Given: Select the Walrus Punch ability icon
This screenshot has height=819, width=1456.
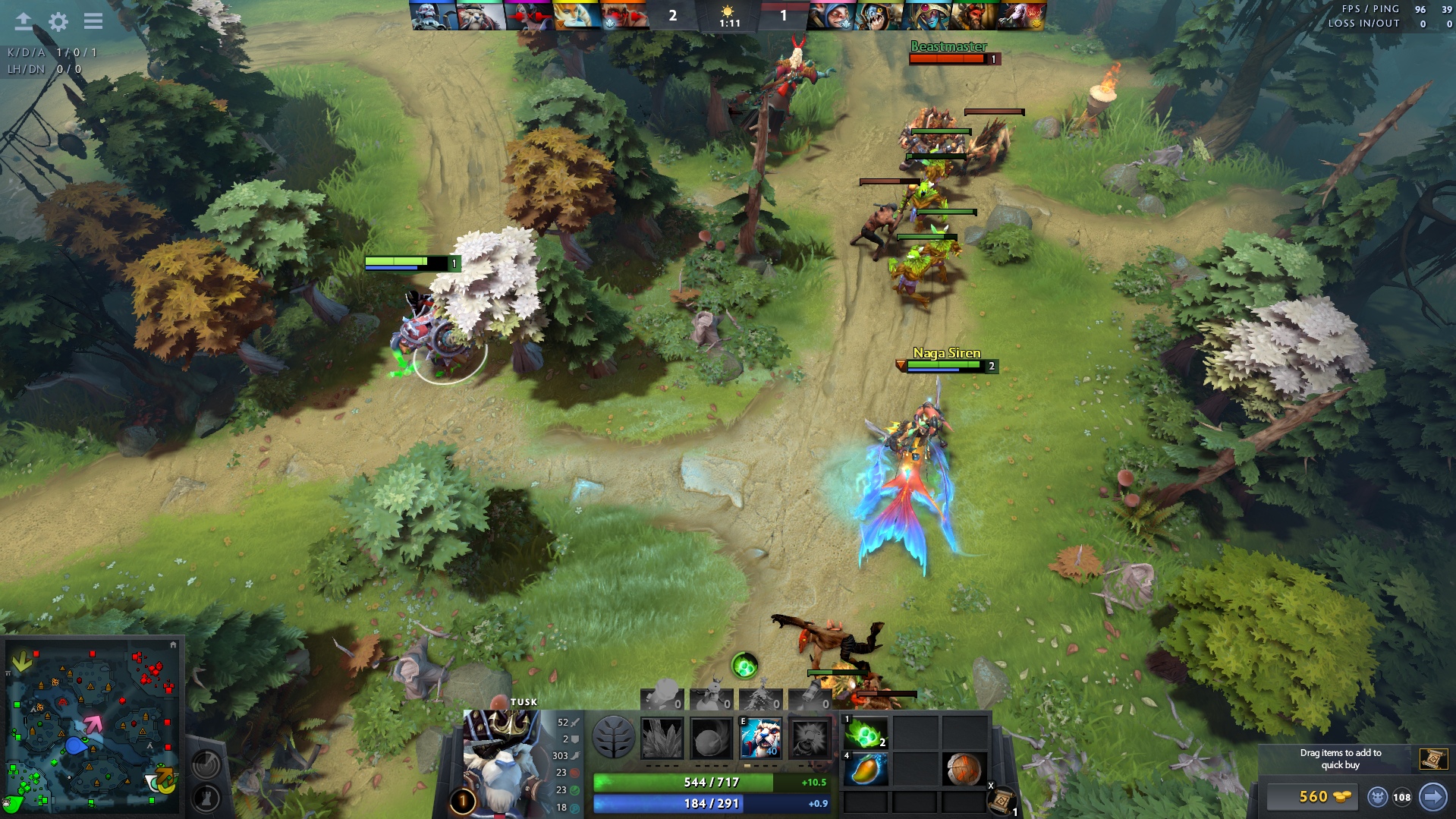Looking at the screenshot, I should [810, 739].
